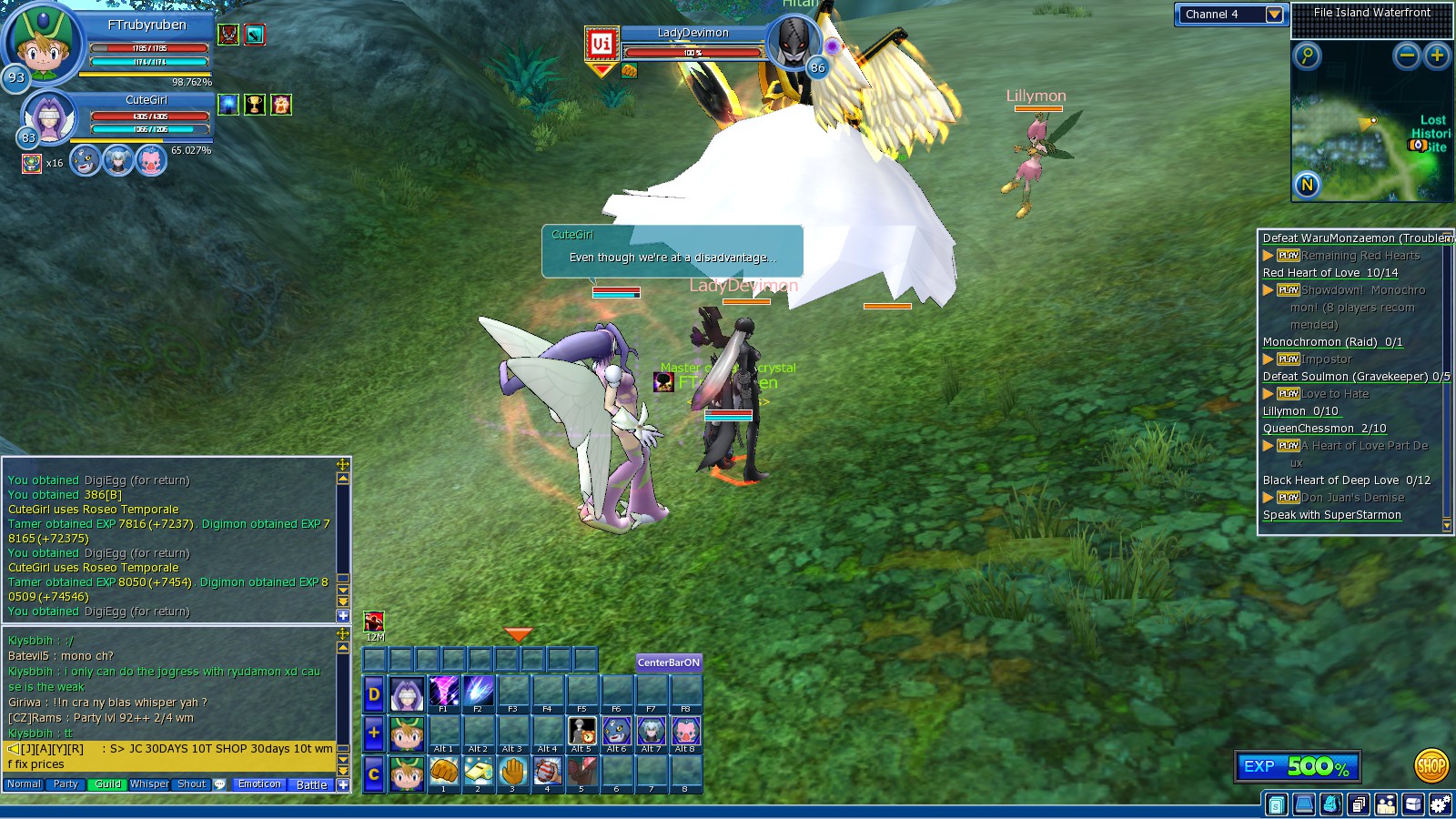
Task: Click the Speak with SuperStarmon quest entry
Action: coord(1331,514)
